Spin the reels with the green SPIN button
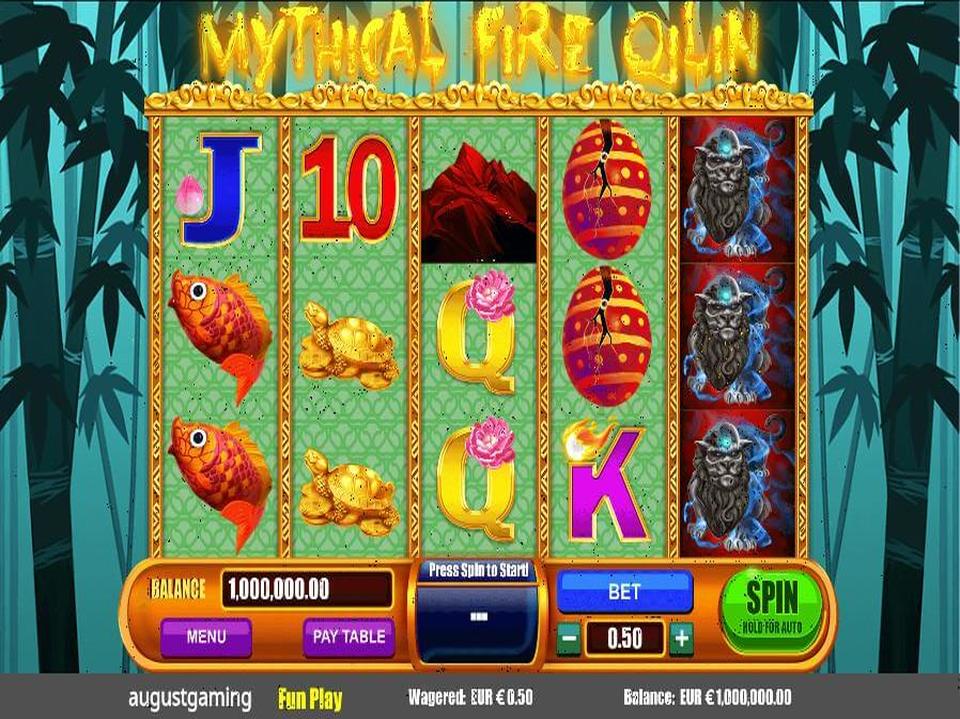The height and width of the screenshot is (719, 960). (x=772, y=607)
